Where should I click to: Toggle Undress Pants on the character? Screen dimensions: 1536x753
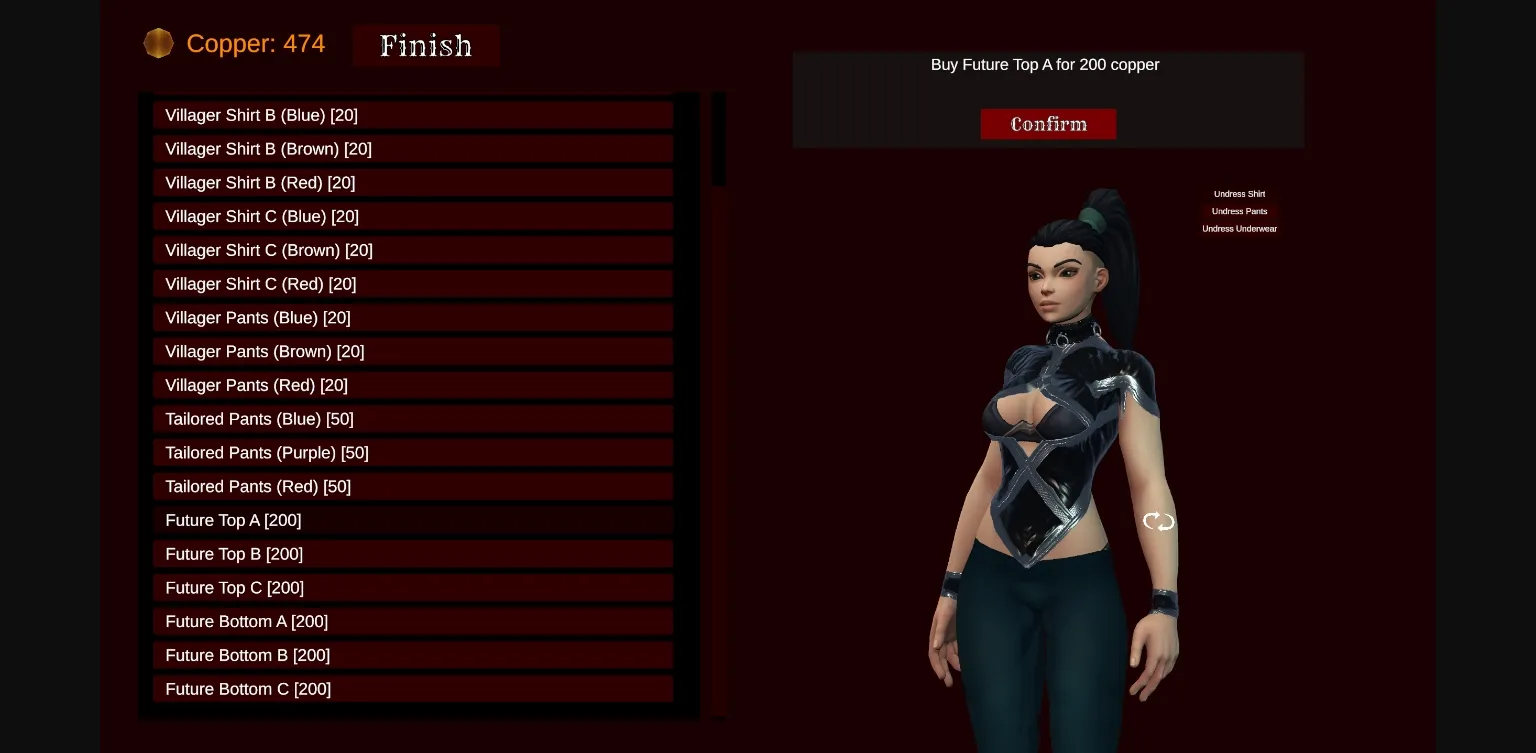pos(1239,211)
